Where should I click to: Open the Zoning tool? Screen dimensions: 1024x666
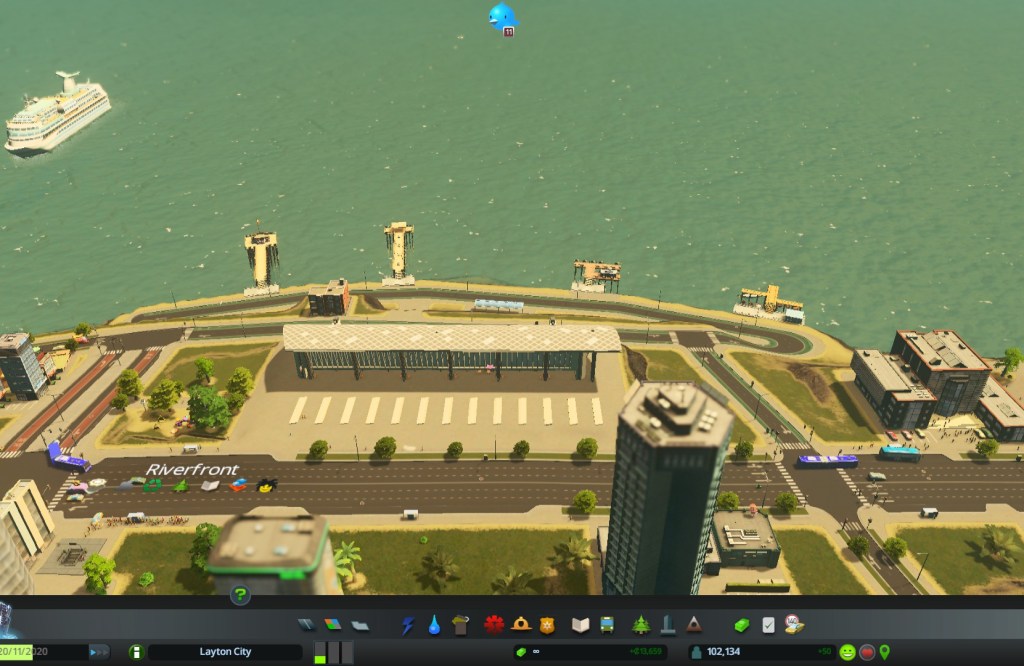(x=332, y=625)
